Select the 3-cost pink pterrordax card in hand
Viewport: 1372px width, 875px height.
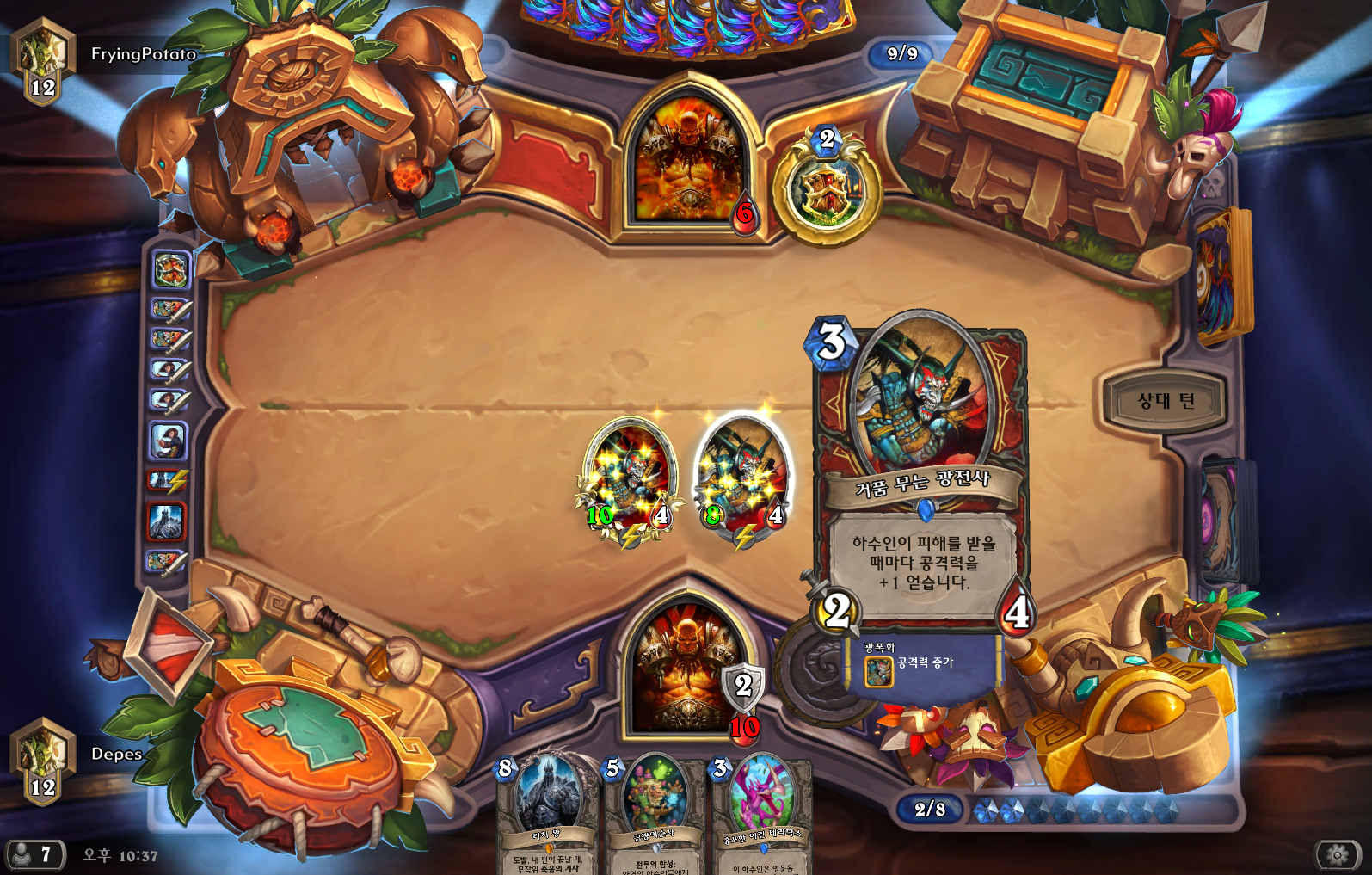pyautogui.click(x=762, y=813)
